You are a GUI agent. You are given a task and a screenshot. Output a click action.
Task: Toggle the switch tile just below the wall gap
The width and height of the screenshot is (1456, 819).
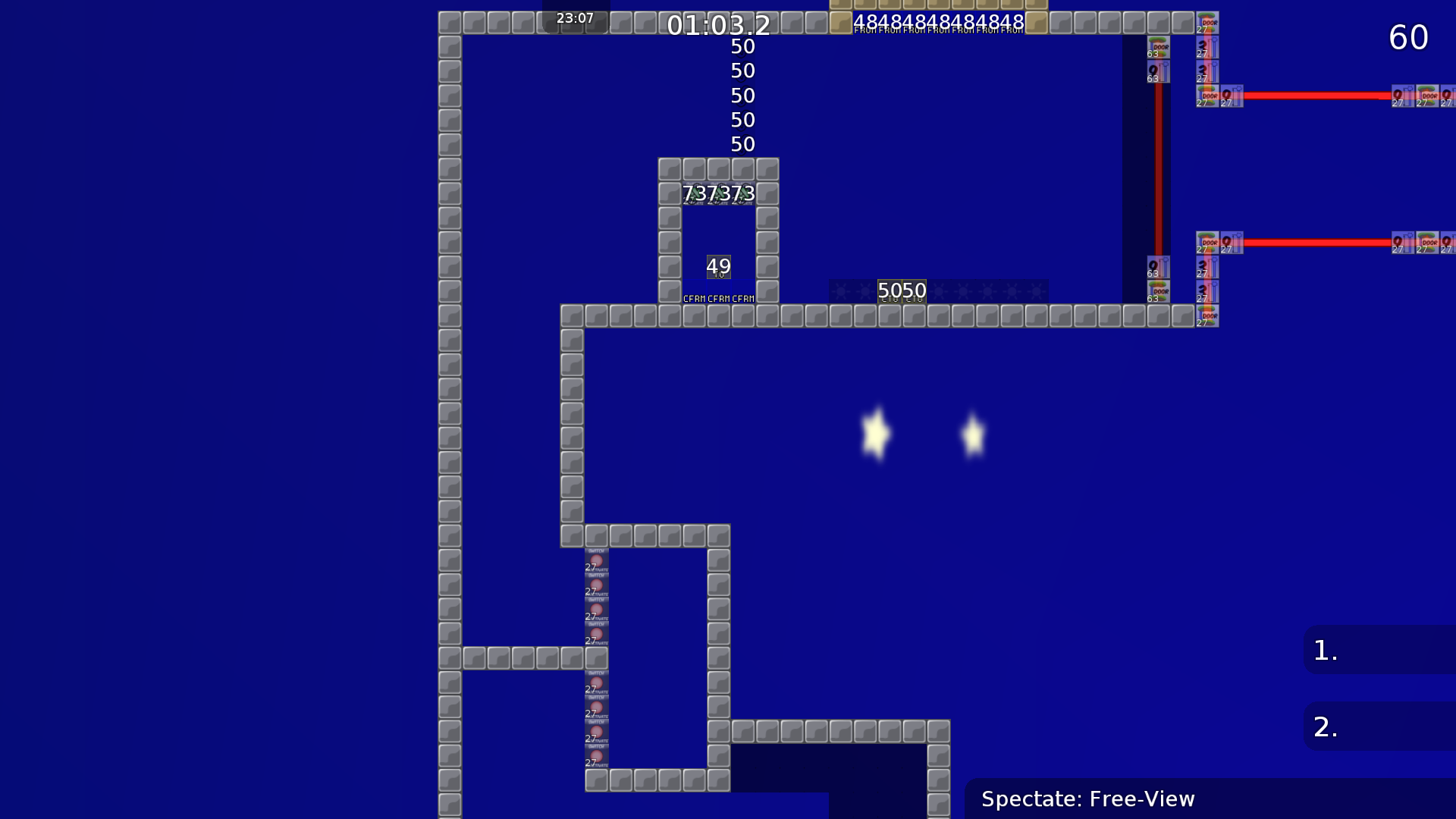pyautogui.click(x=596, y=682)
